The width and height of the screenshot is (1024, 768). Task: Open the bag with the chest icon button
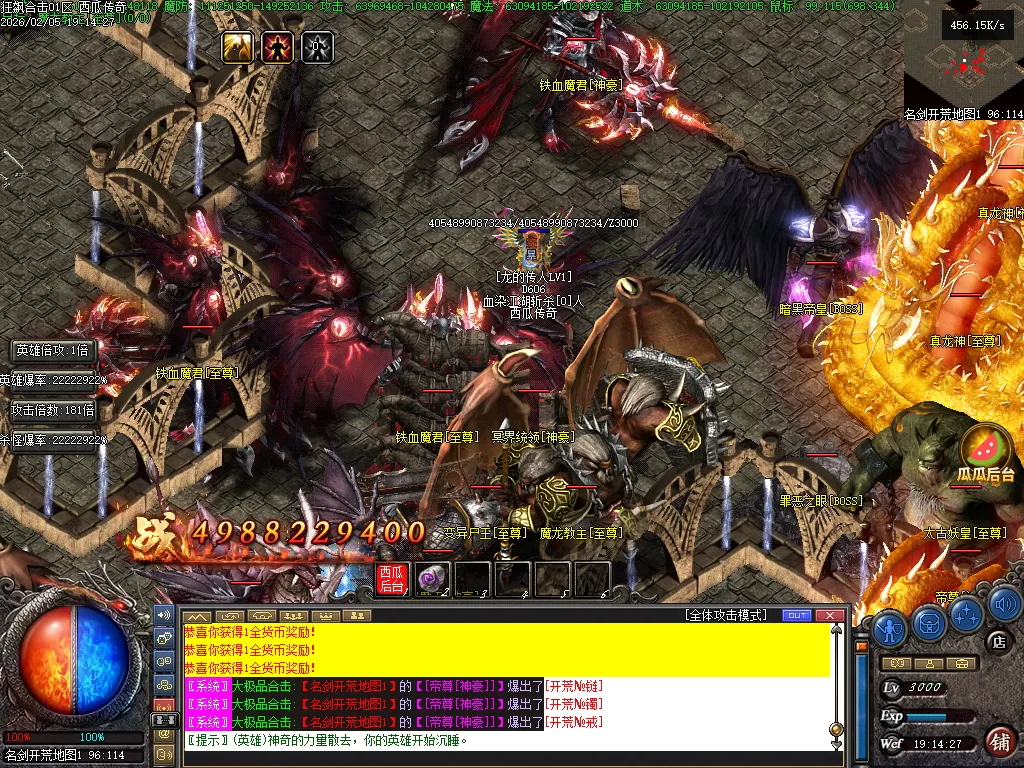929,625
